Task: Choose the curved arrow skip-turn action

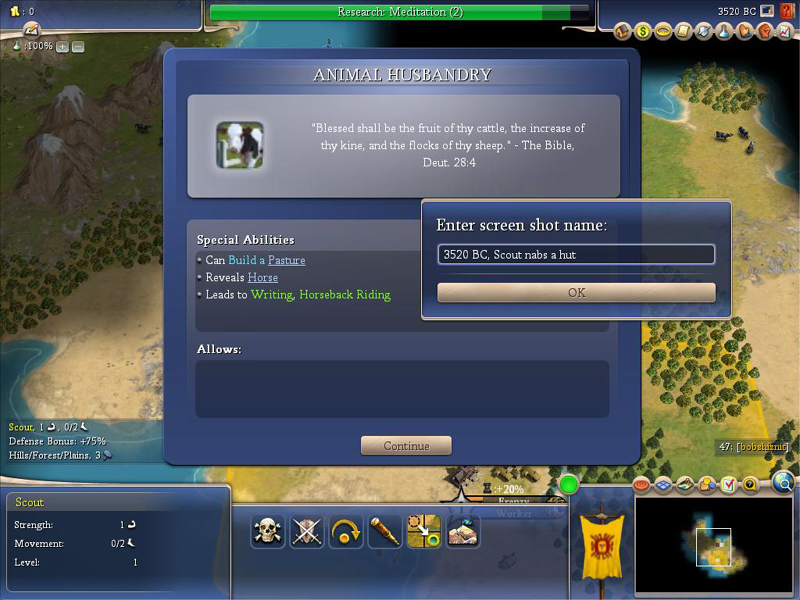Action: (x=346, y=531)
